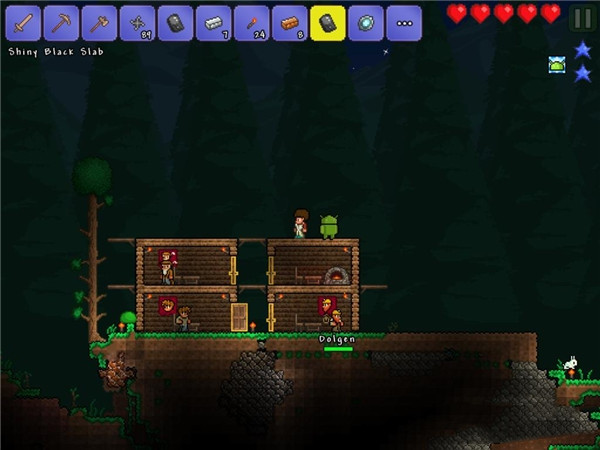Image resolution: width=600 pixels, height=450 pixels.
Task: Choose the orange brick stack of 8
Action: pyautogui.click(x=288, y=22)
